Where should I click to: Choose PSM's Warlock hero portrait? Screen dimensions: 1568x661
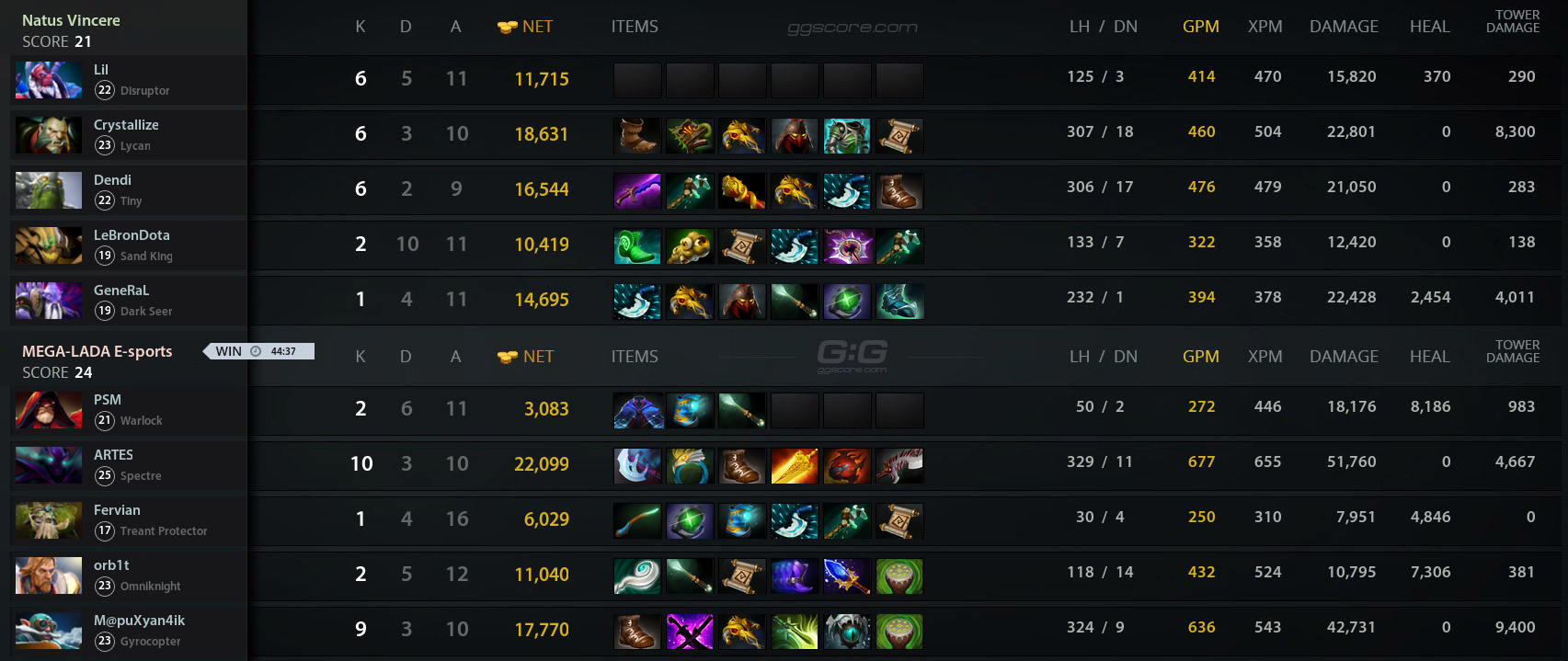point(49,410)
